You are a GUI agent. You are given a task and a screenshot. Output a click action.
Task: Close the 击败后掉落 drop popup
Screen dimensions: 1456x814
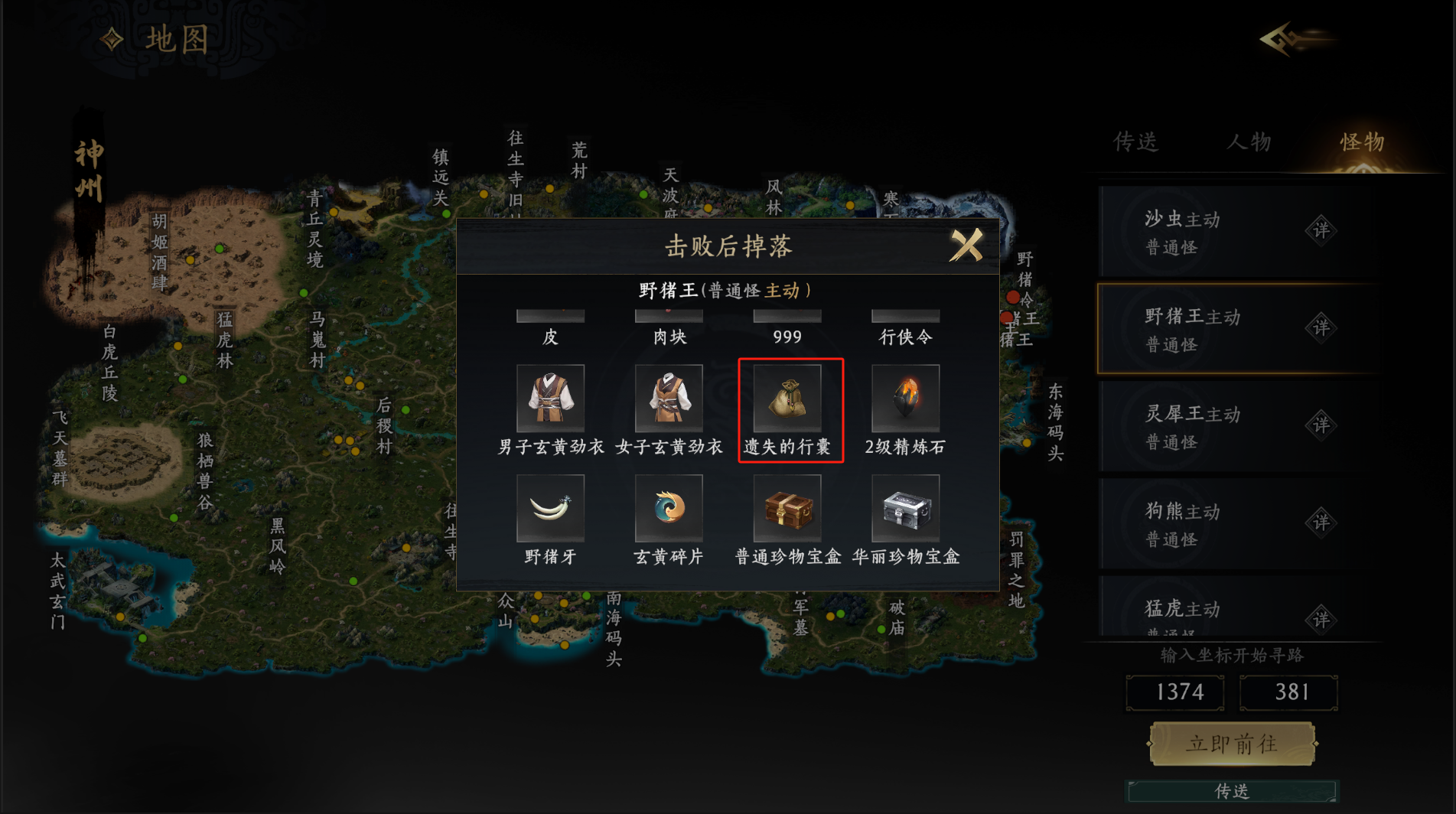click(x=966, y=246)
